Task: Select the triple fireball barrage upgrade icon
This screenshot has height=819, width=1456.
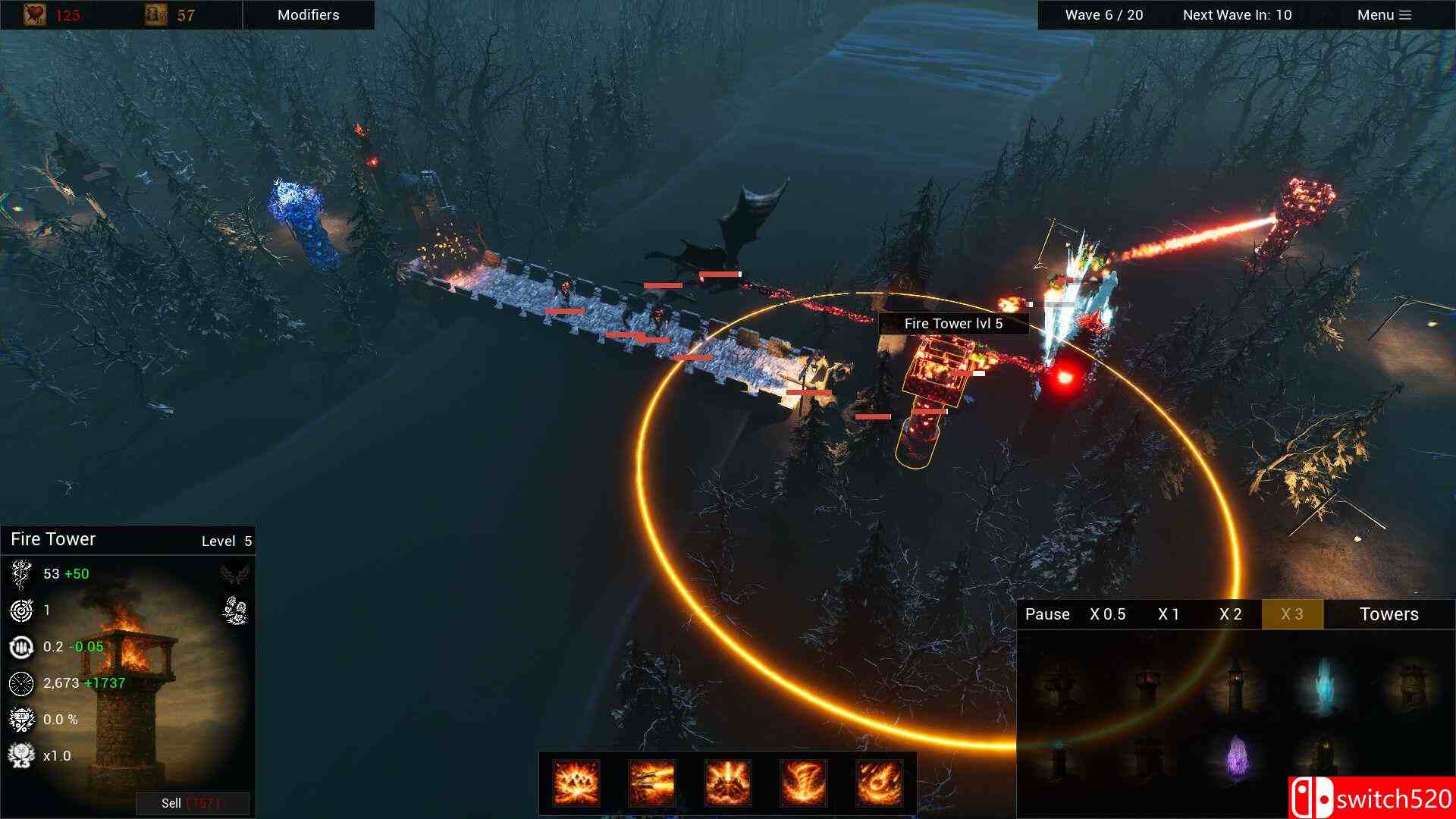Action: coord(651,783)
